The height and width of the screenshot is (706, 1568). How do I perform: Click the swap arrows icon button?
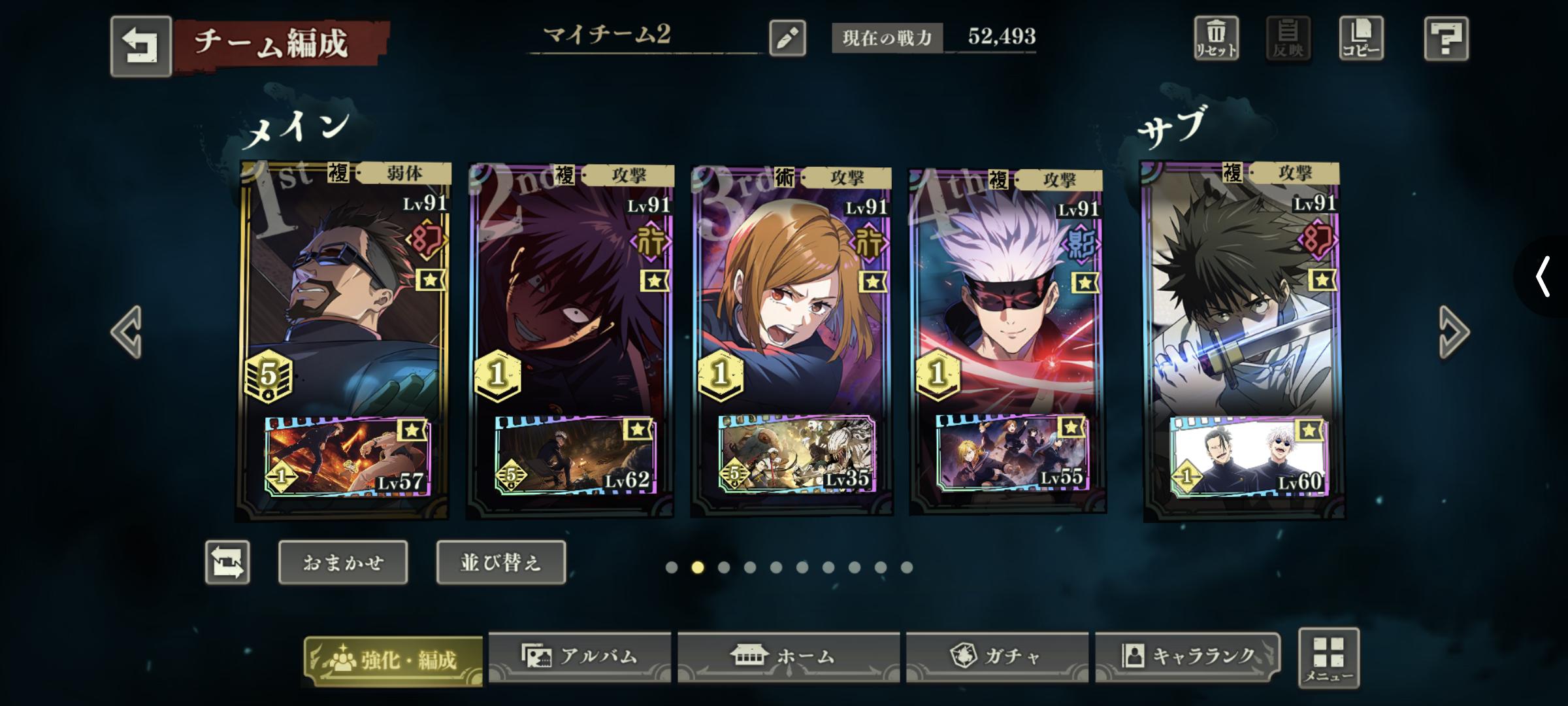[x=227, y=562]
